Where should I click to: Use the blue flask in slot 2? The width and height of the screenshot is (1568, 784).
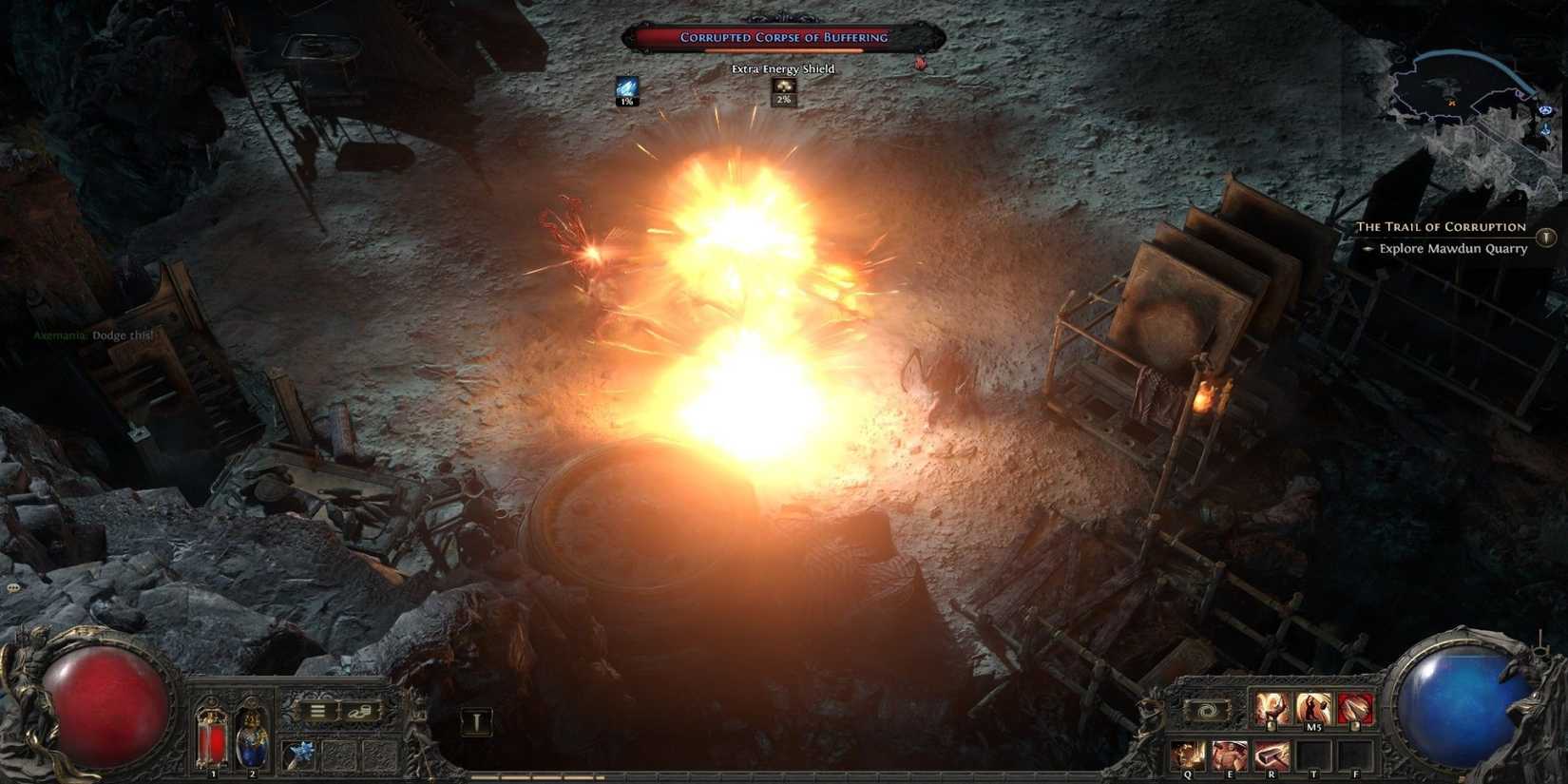(251, 742)
